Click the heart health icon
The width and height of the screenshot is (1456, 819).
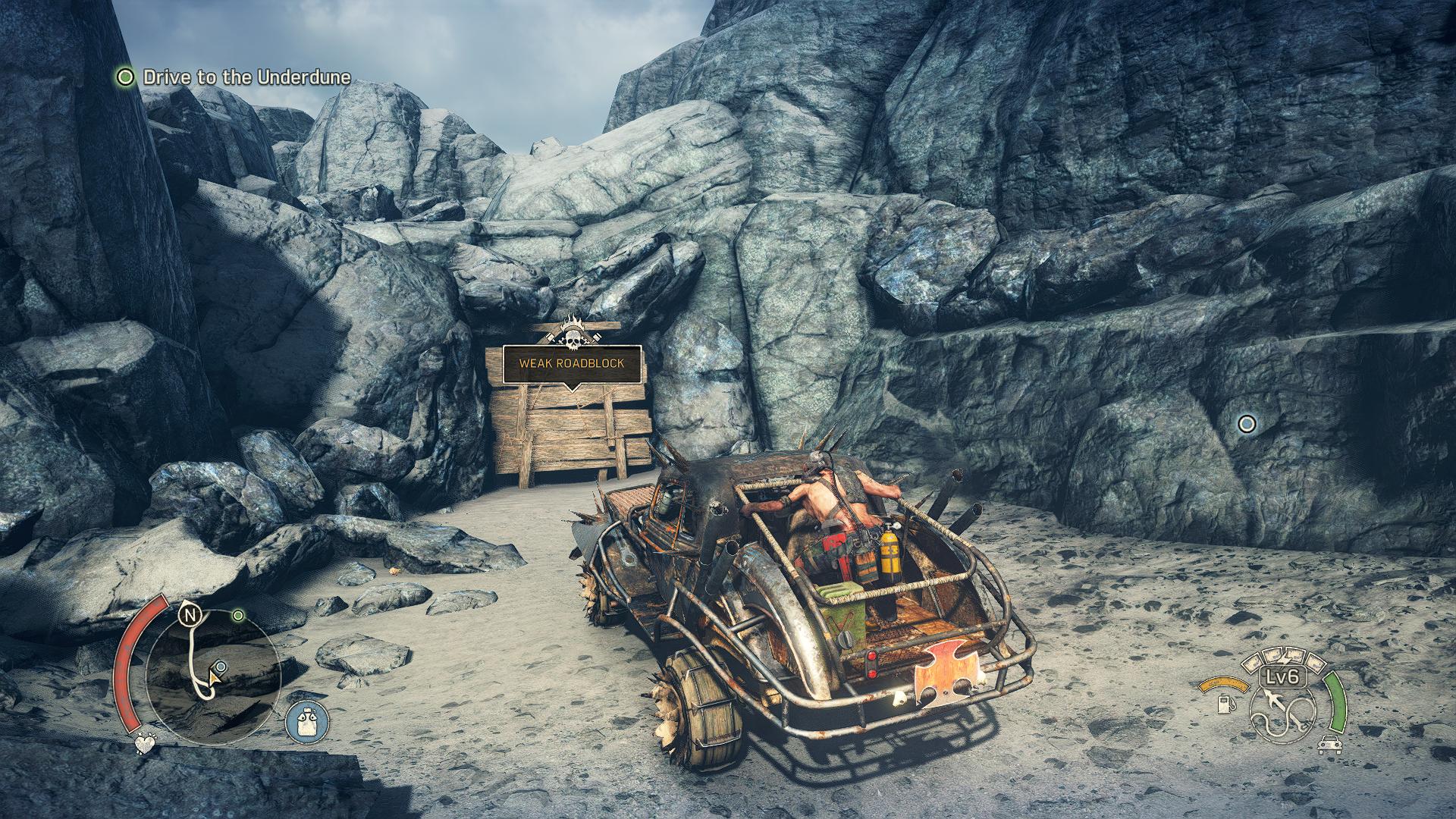[x=143, y=744]
